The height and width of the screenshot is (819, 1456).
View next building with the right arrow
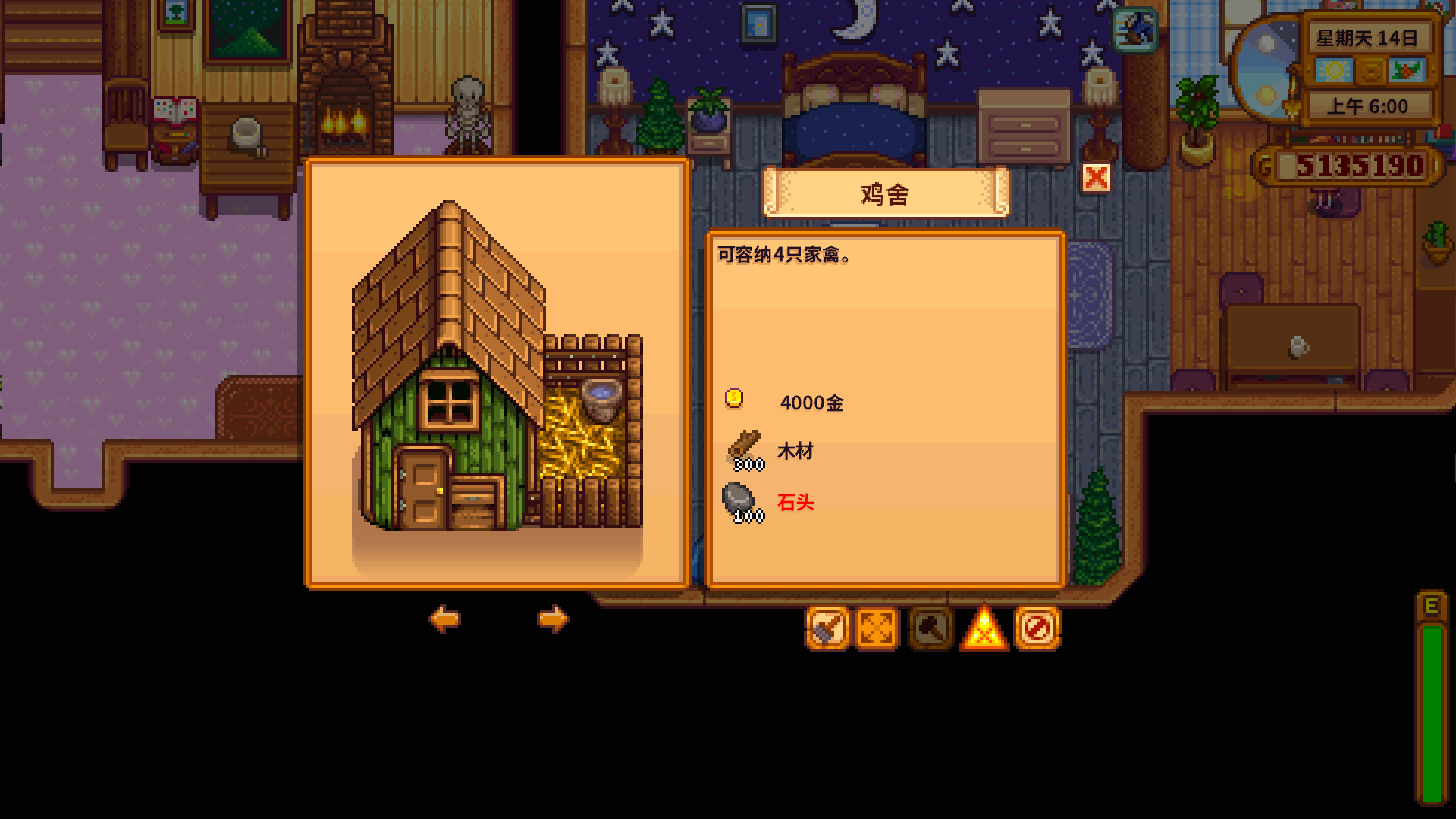[x=553, y=620]
